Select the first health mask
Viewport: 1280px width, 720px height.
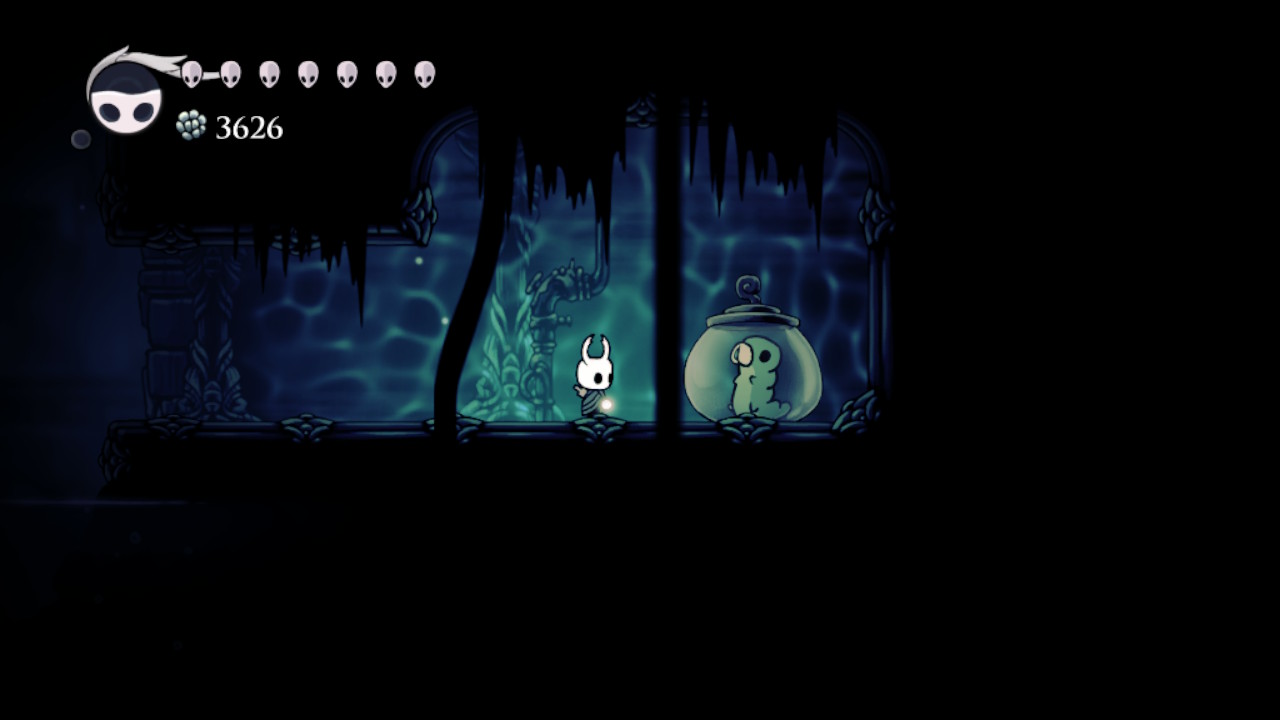(190, 71)
